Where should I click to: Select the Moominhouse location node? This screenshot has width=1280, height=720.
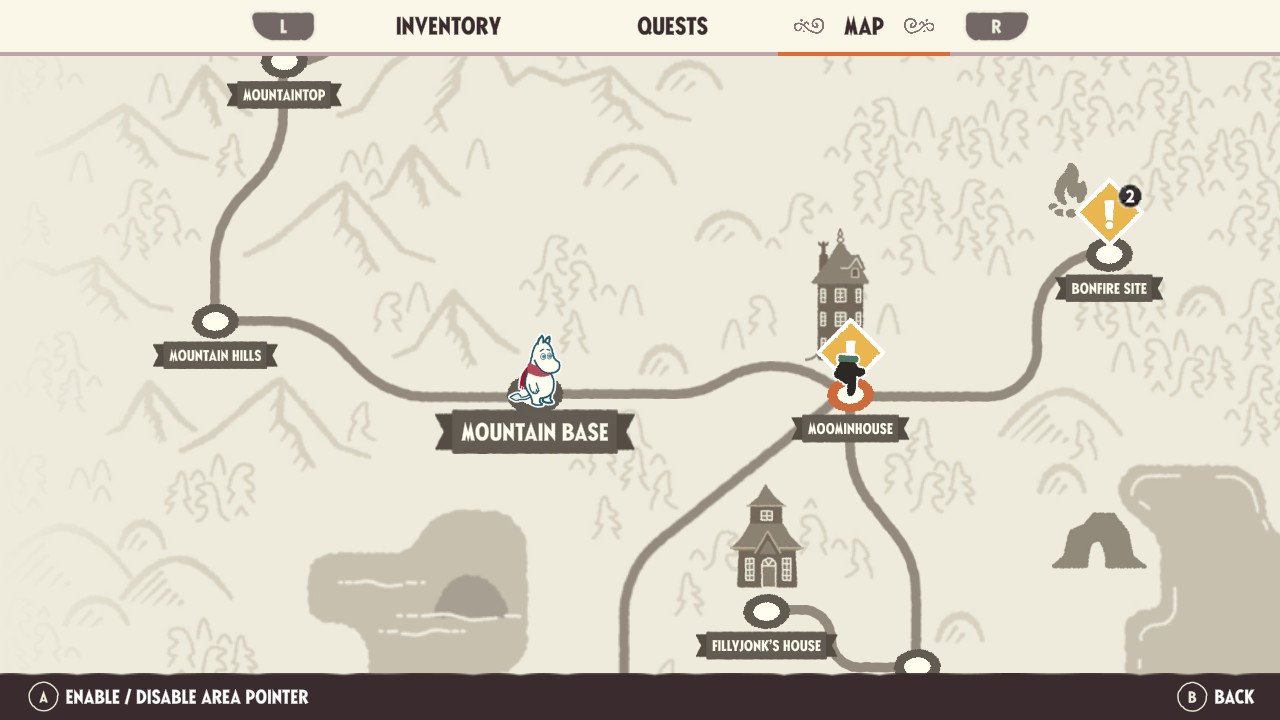tap(849, 394)
